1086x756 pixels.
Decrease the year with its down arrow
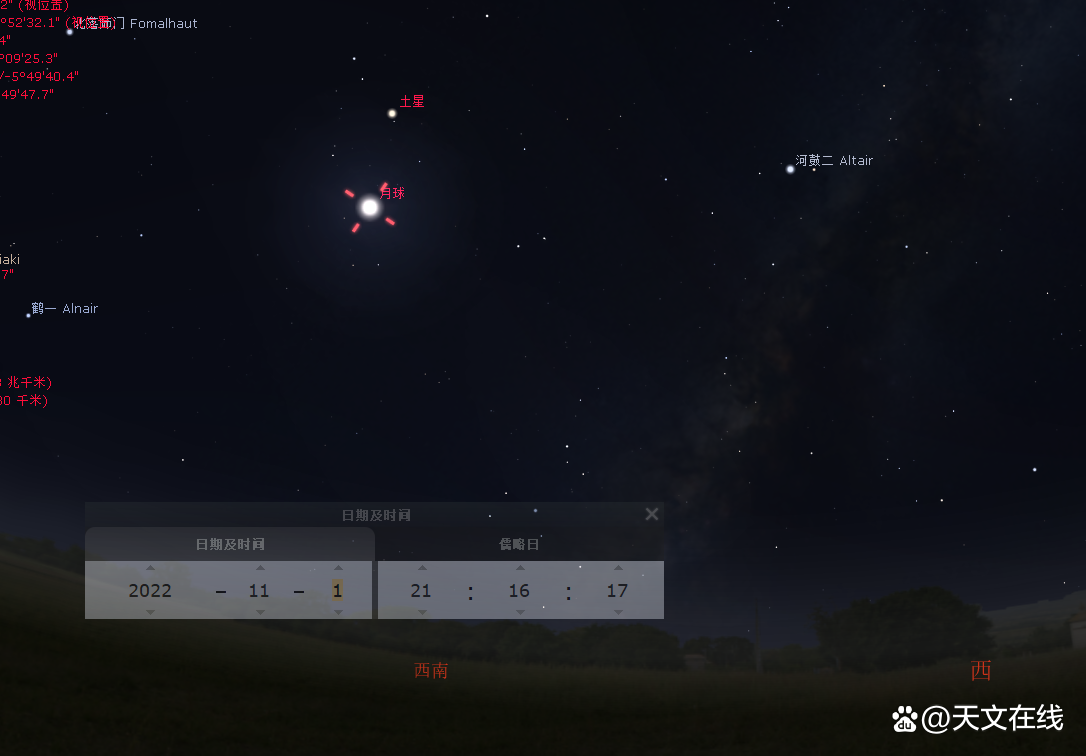click(x=151, y=612)
